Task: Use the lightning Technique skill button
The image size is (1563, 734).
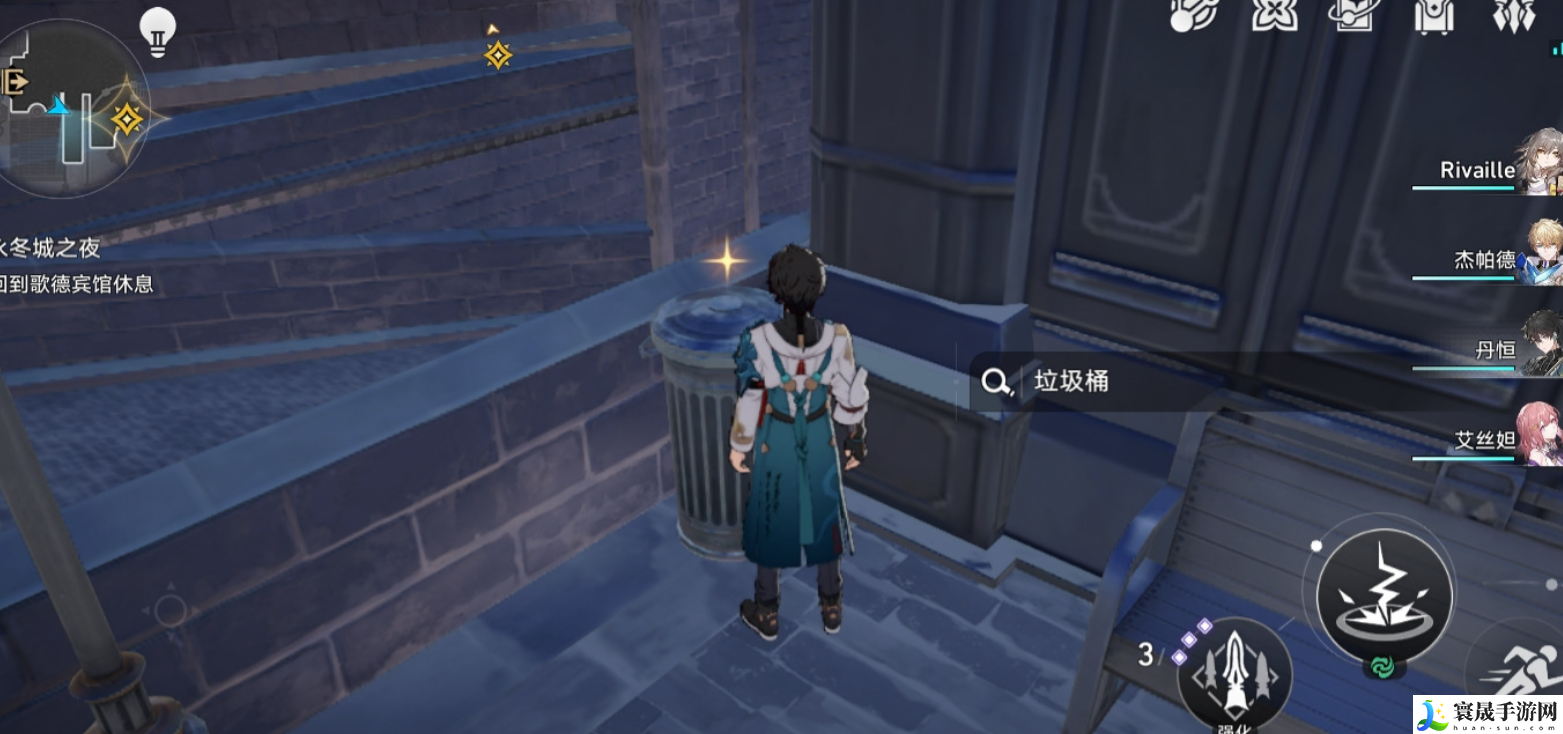Action: click(1380, 593)
